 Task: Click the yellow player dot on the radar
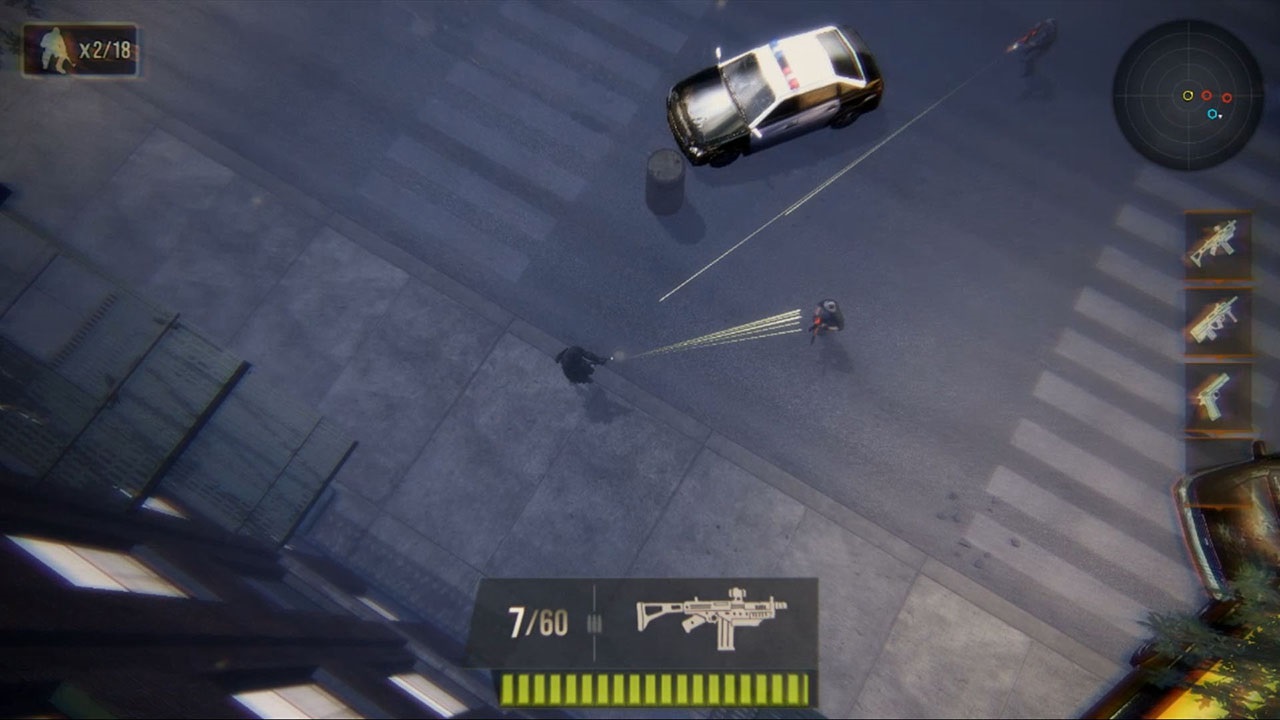pyautogui.click(x=1188, y=96)
